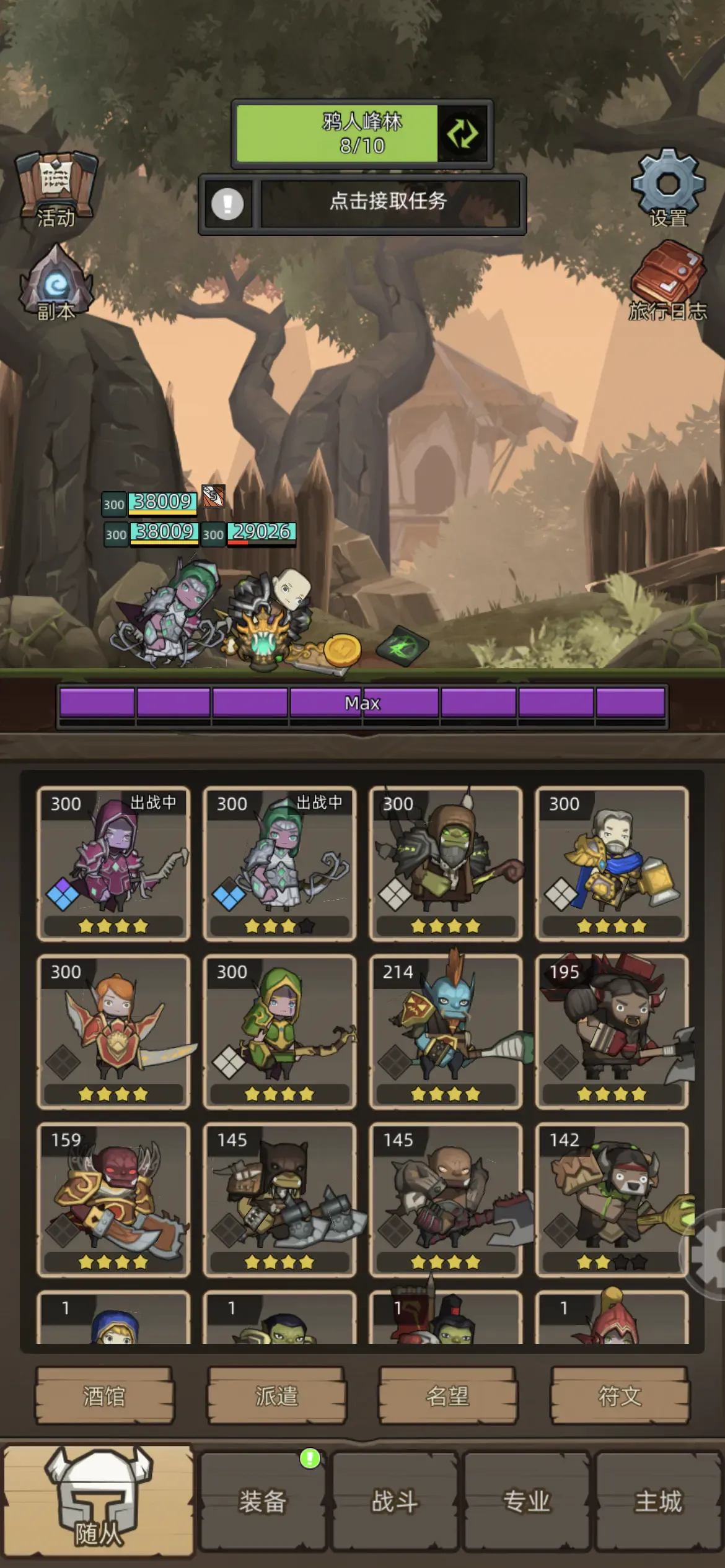Pick the level 142 two-star tauren follower
The width and height of the screenshot is (725, 1568).
click(612, 1199)
